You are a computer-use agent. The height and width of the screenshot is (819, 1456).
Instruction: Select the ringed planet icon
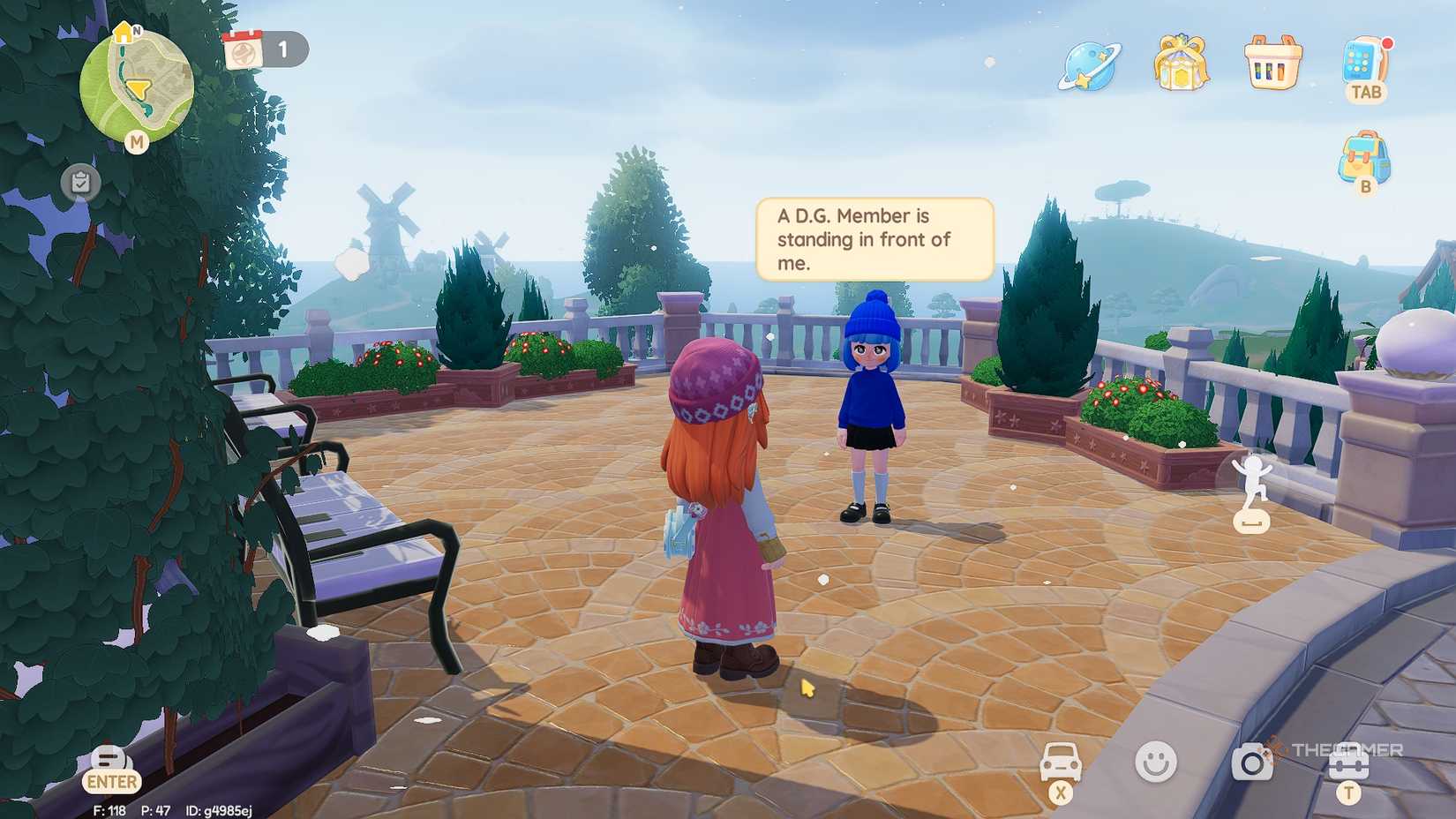(x=1089, y=65)
